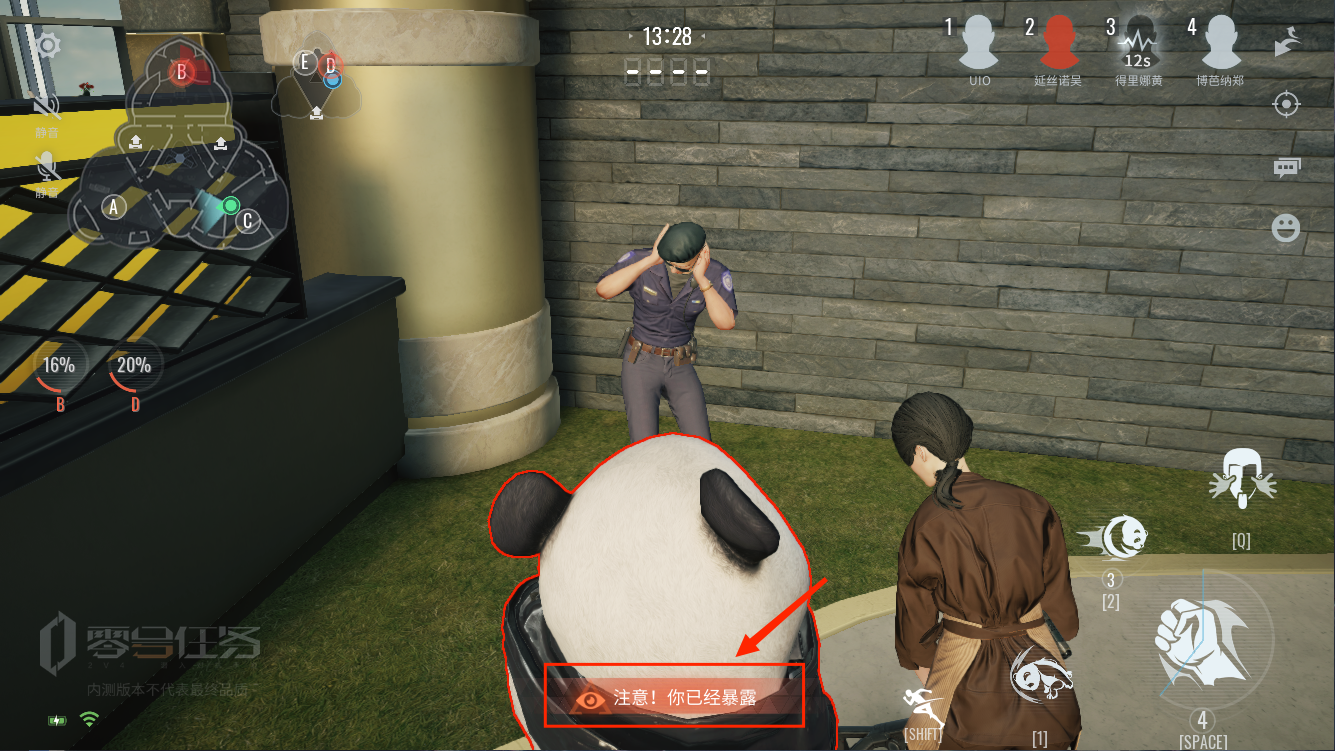This screenshot has width=1335, height=751.
Task: Toggle the speaker mute icon
Action: click(46, 106)
